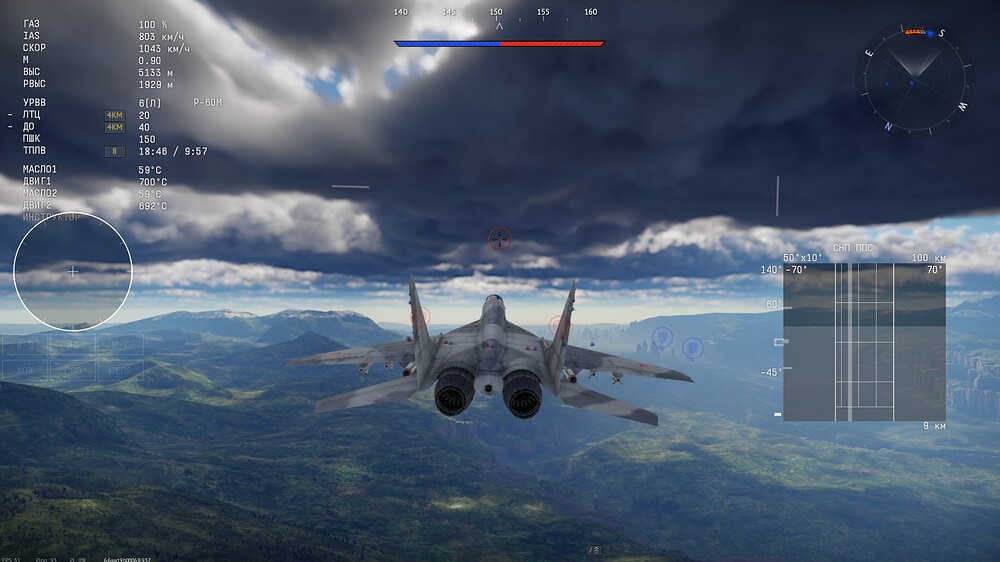Viewport: 1000px width, 562px height.
Task: Activate the В-В weapon mode button
Action: click(x=24, y=346)
